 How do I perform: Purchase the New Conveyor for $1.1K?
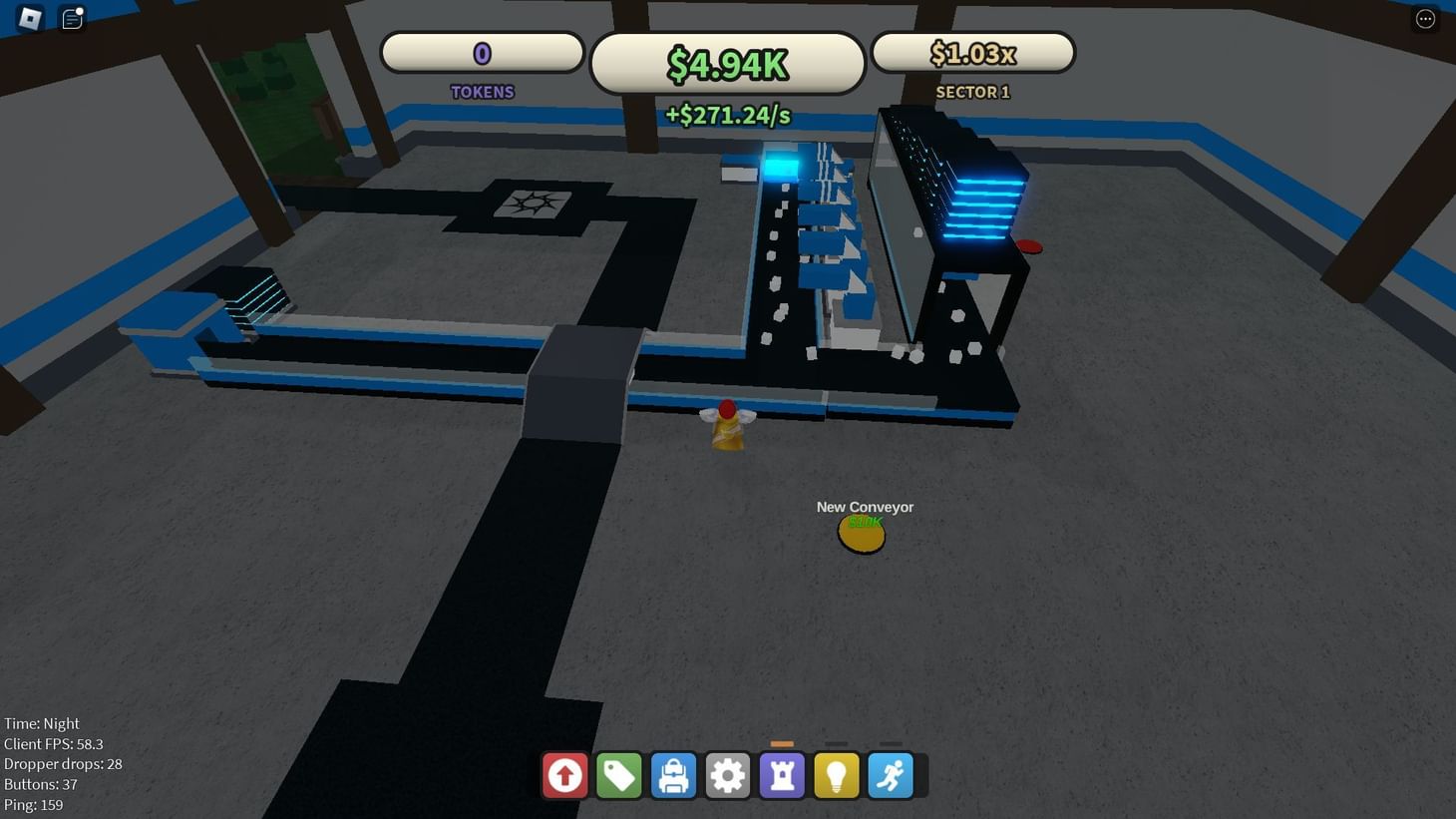pos(861,534)
